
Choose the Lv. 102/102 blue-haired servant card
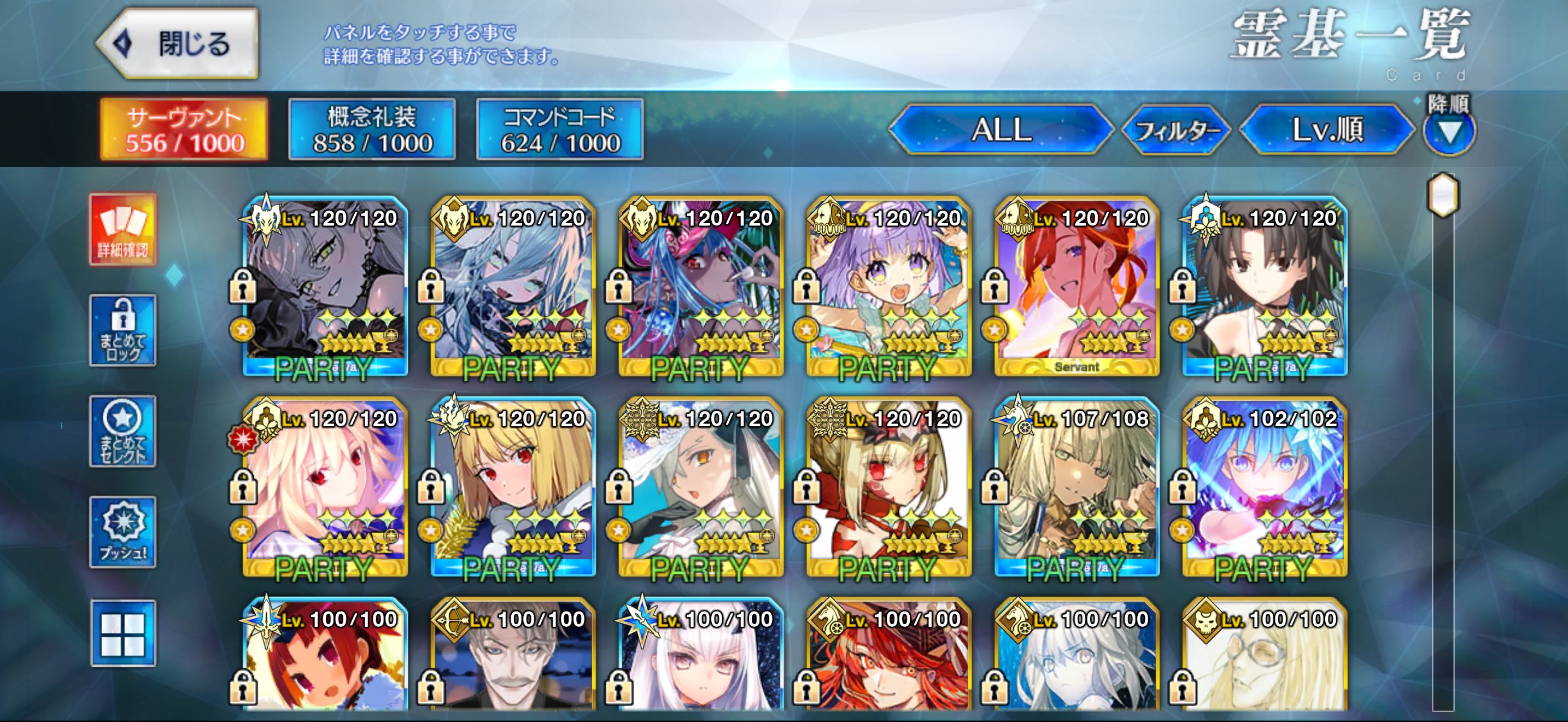pos(1264,487)
